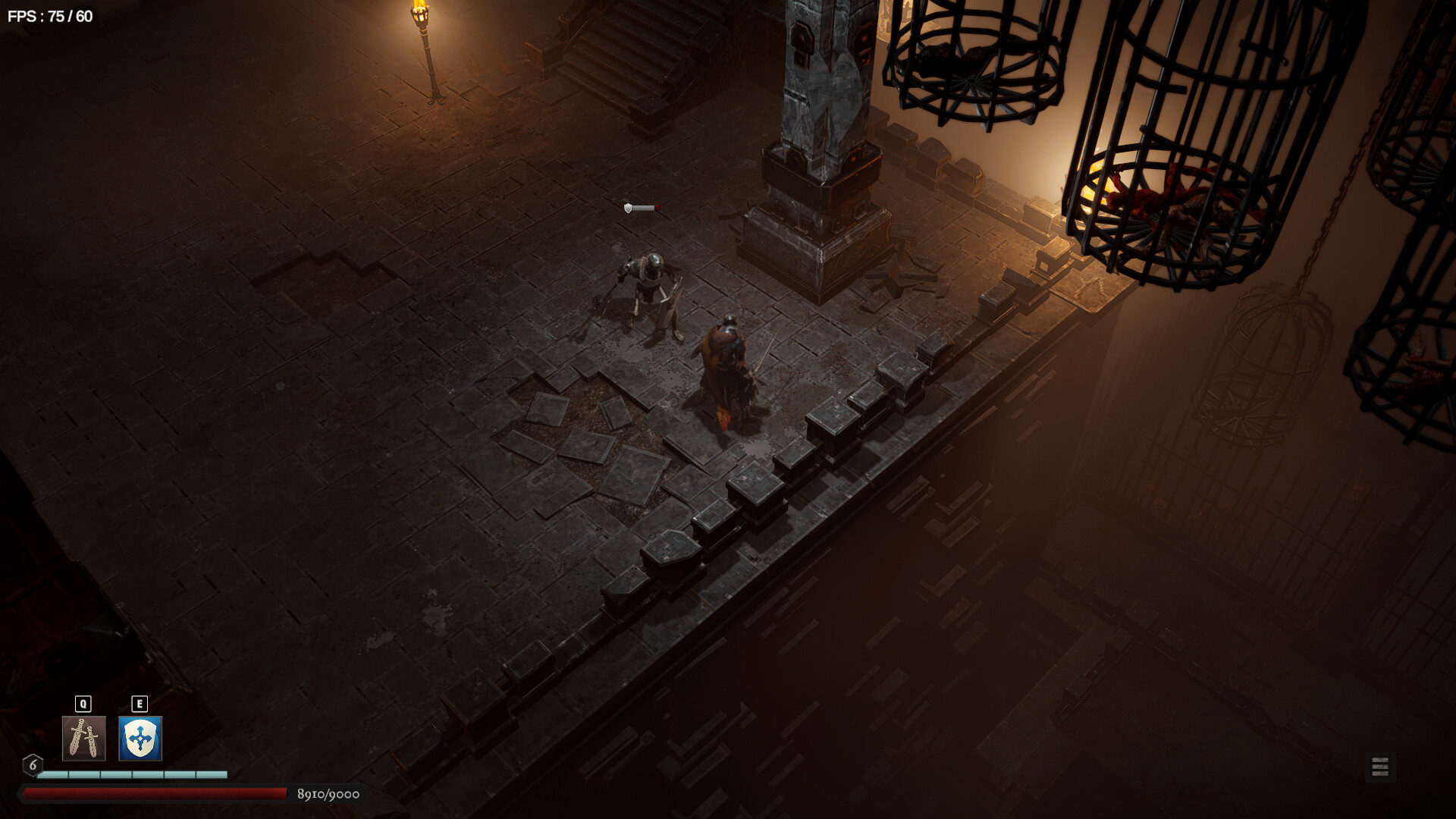1456x819 pixels.
Task: Click the E keybind label above the shield skill
Action: (140, 703)
